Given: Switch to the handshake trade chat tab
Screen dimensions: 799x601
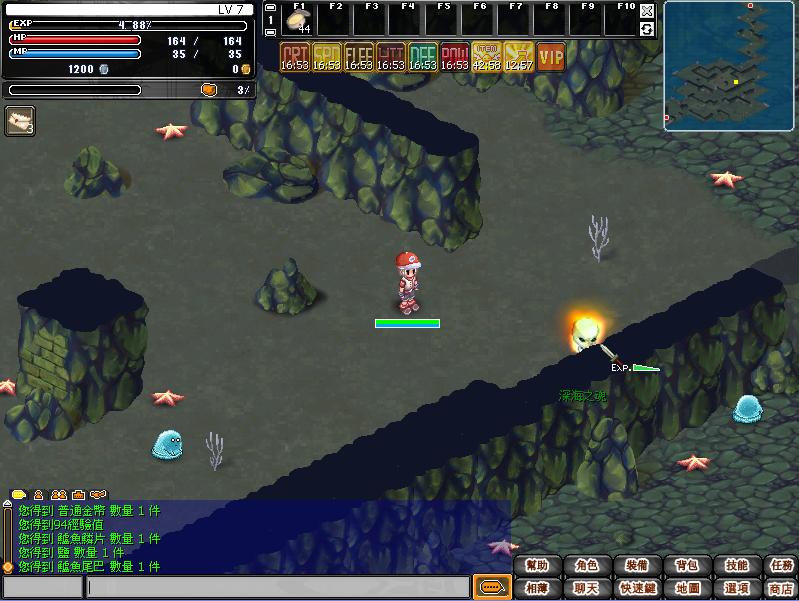Looking at the screenshot, I should click(x=97, y=495).
